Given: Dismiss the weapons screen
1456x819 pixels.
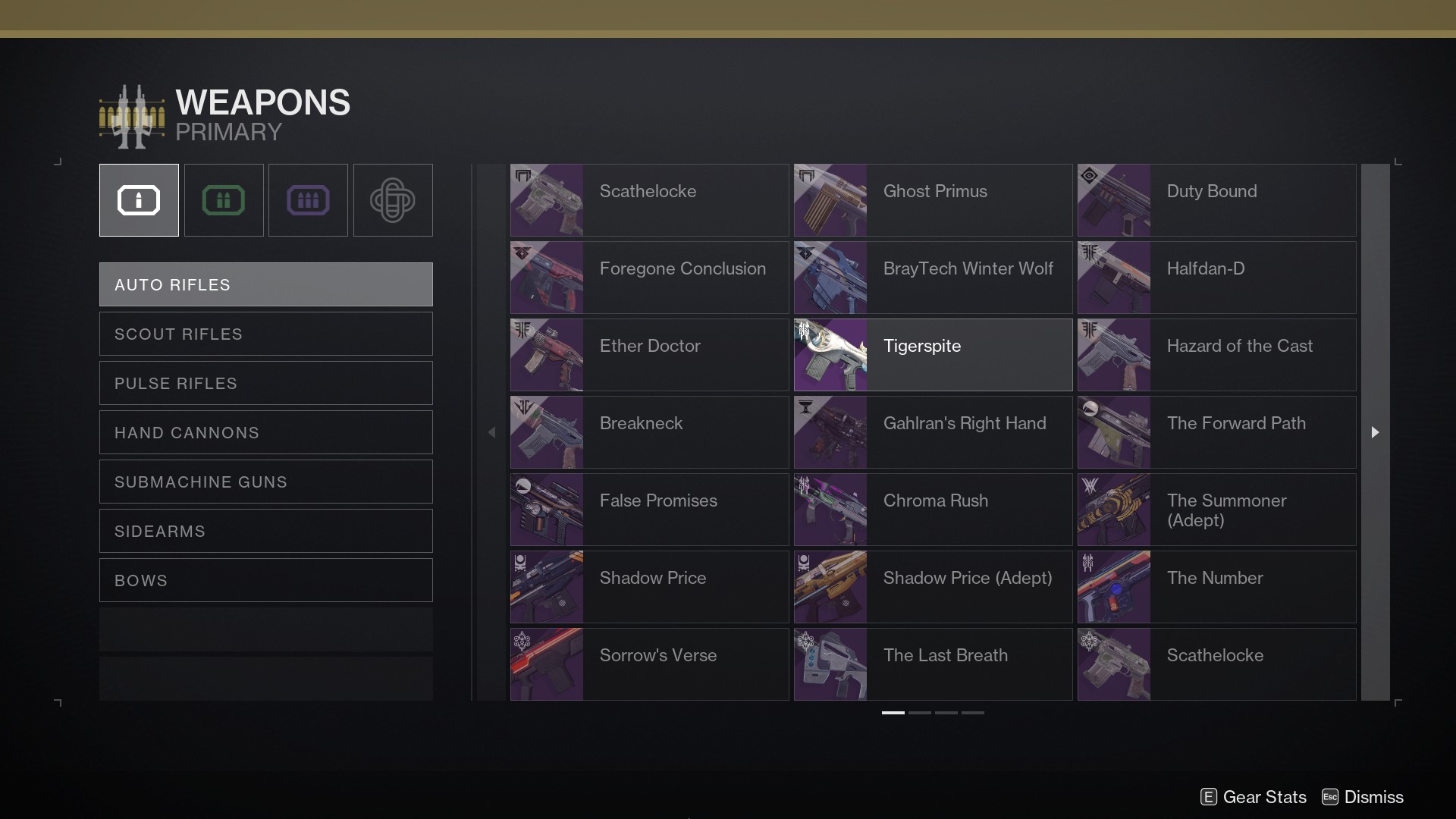Looking at the screenshot, I should (x=1376, y=797).
